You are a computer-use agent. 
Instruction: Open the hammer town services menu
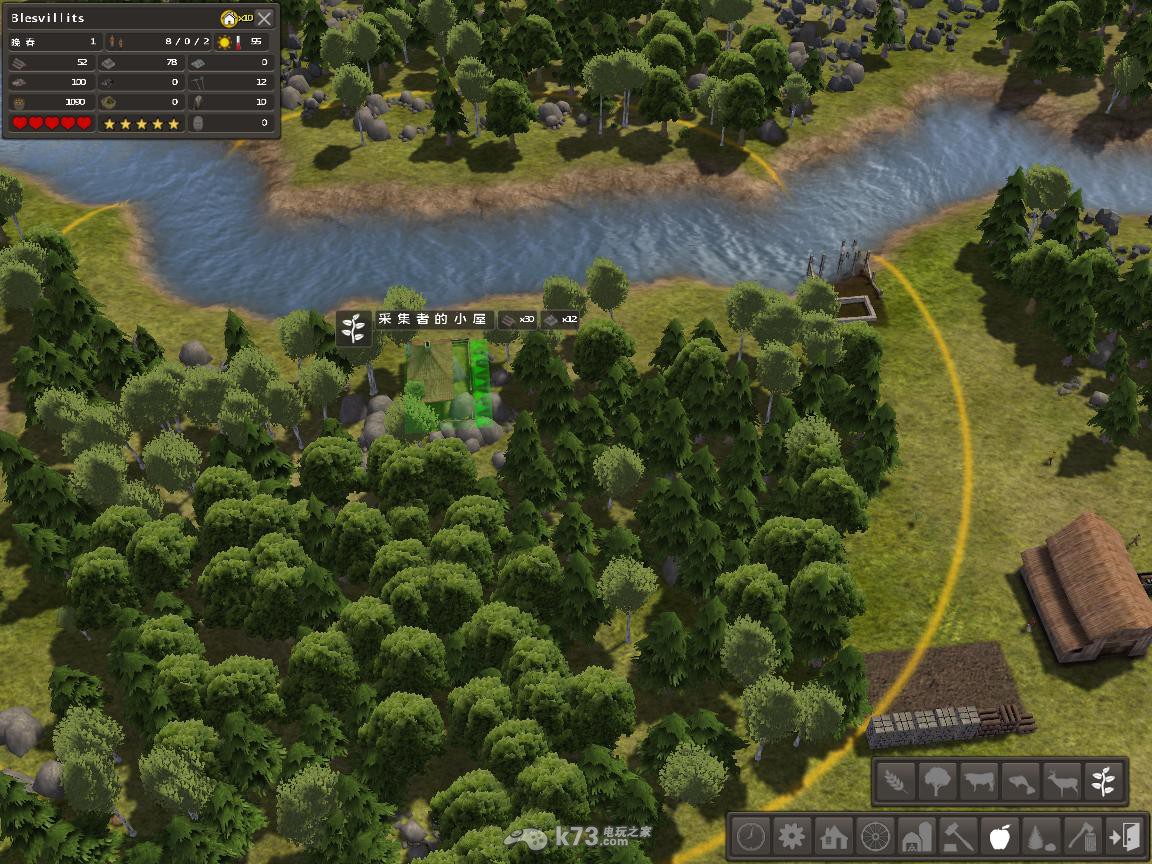coord(958,835)
